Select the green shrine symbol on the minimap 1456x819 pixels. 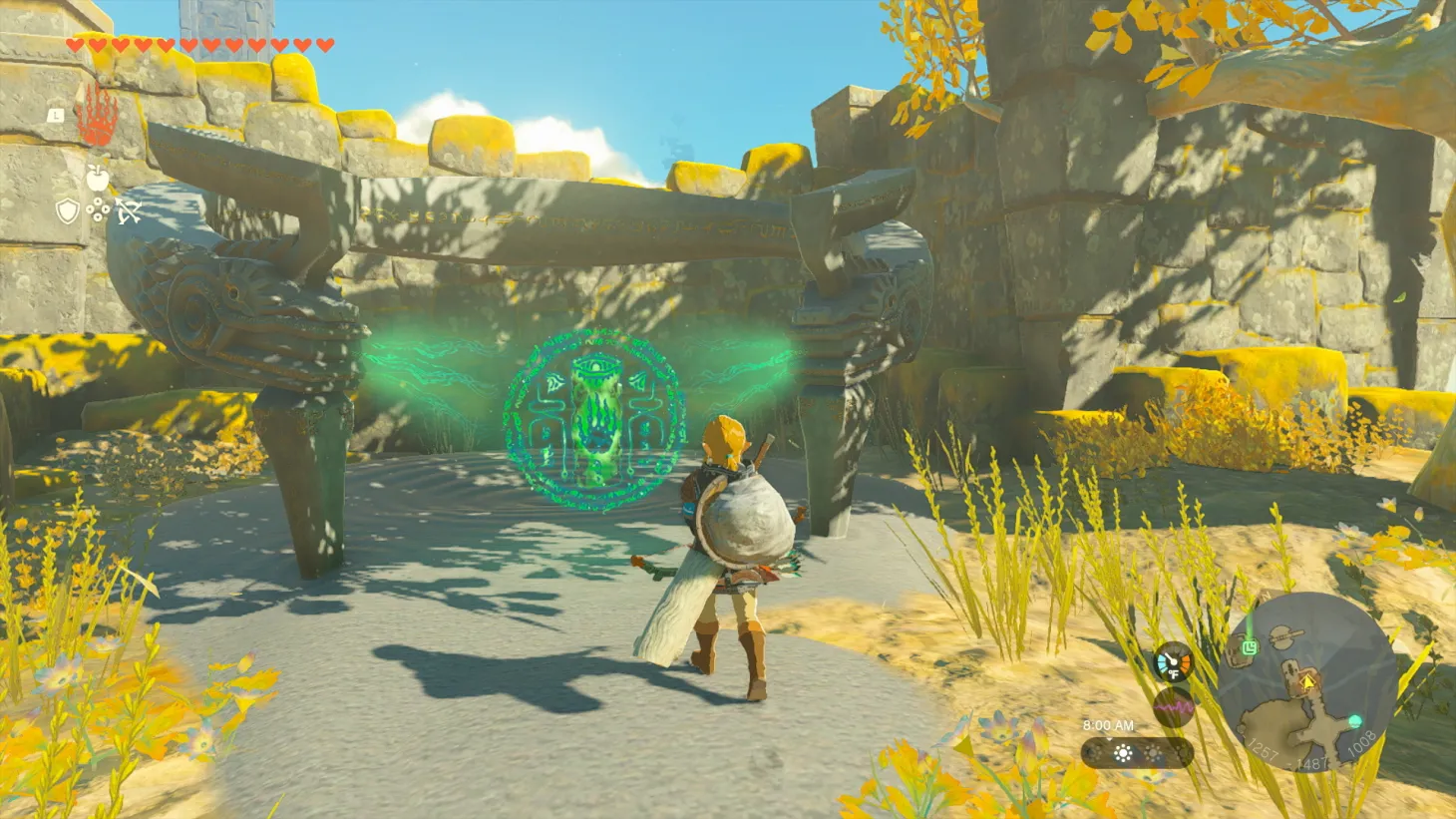point(1250,645)
